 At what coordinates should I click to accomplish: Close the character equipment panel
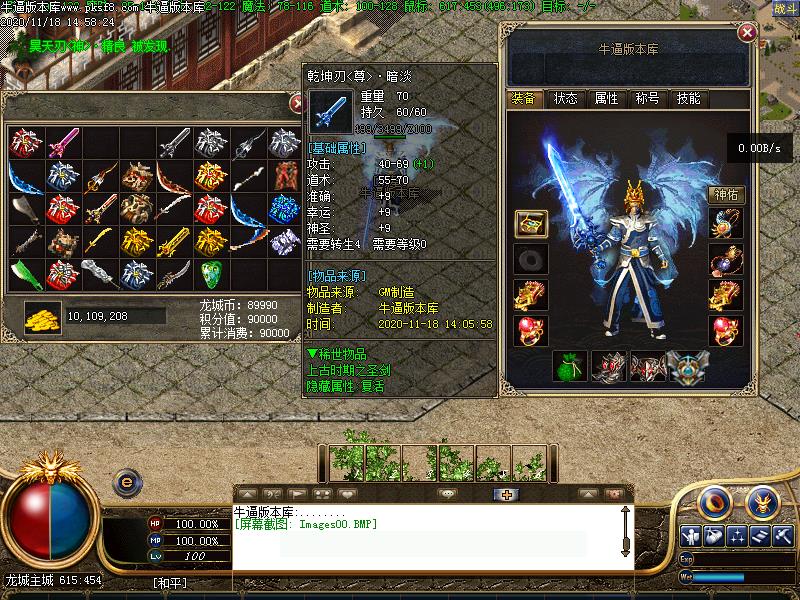[746, 33]
